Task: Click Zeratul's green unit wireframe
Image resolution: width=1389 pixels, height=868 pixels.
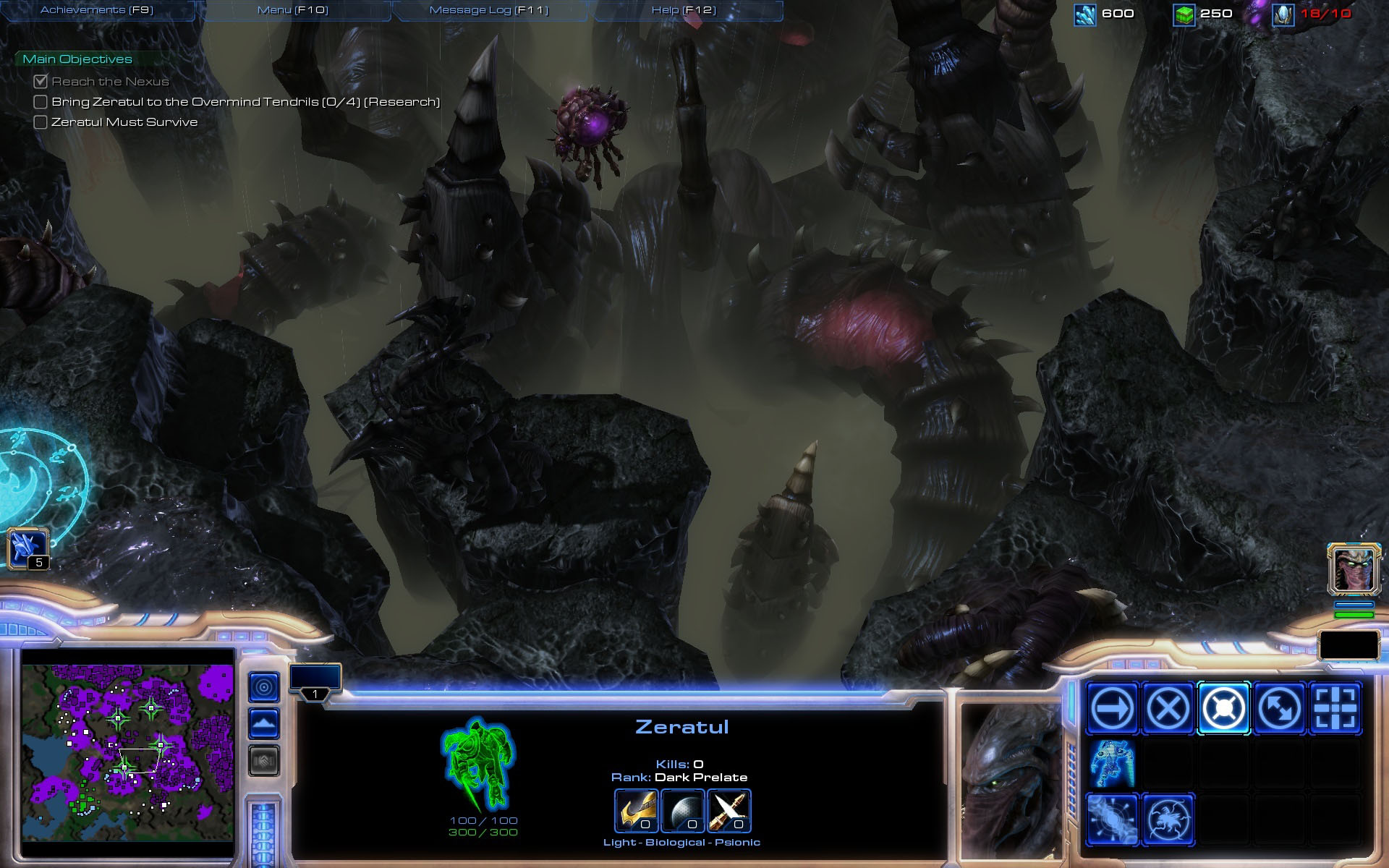Action: [x=477, y=763]
